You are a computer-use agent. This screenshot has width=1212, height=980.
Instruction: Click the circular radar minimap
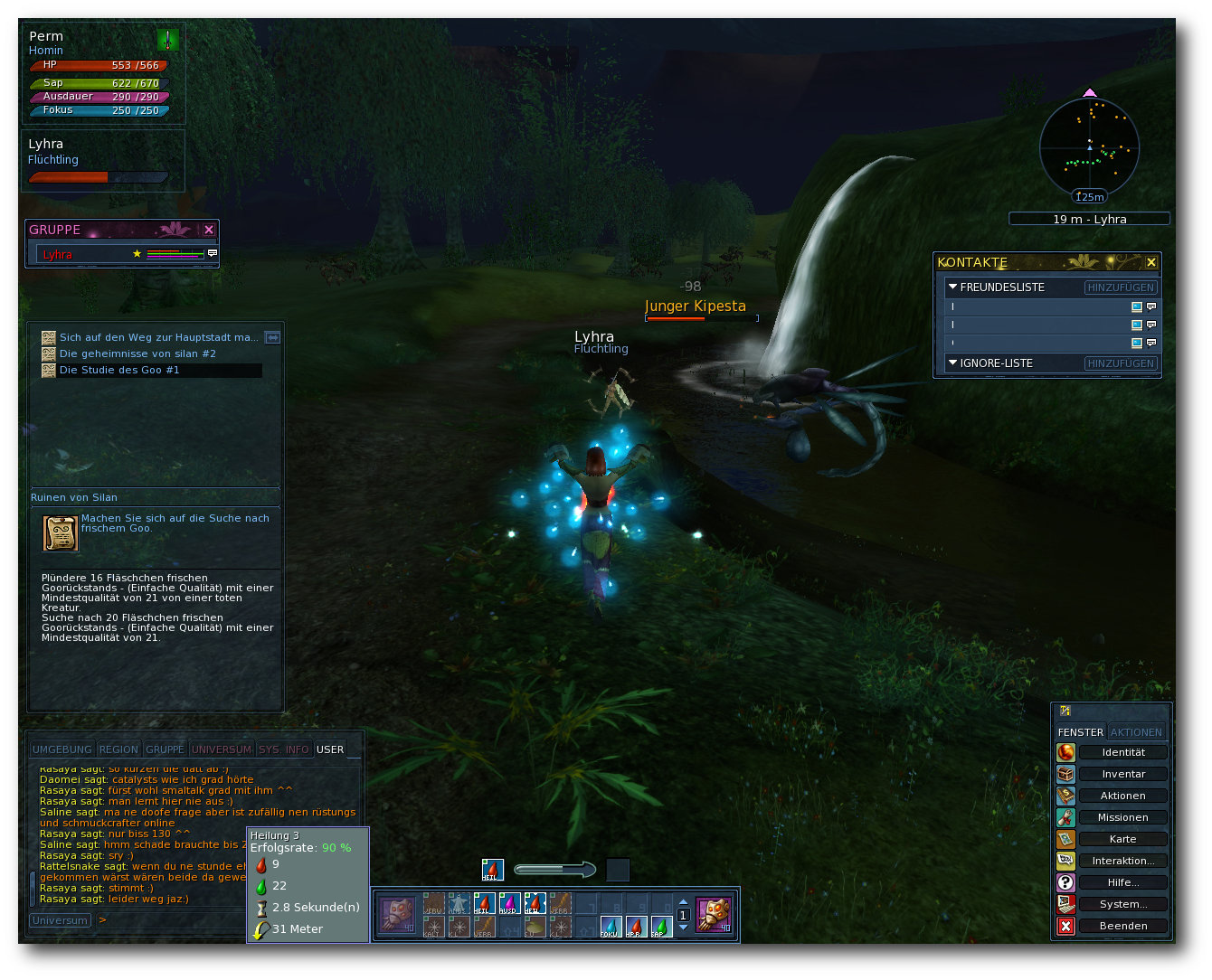tap(1089, 147)
